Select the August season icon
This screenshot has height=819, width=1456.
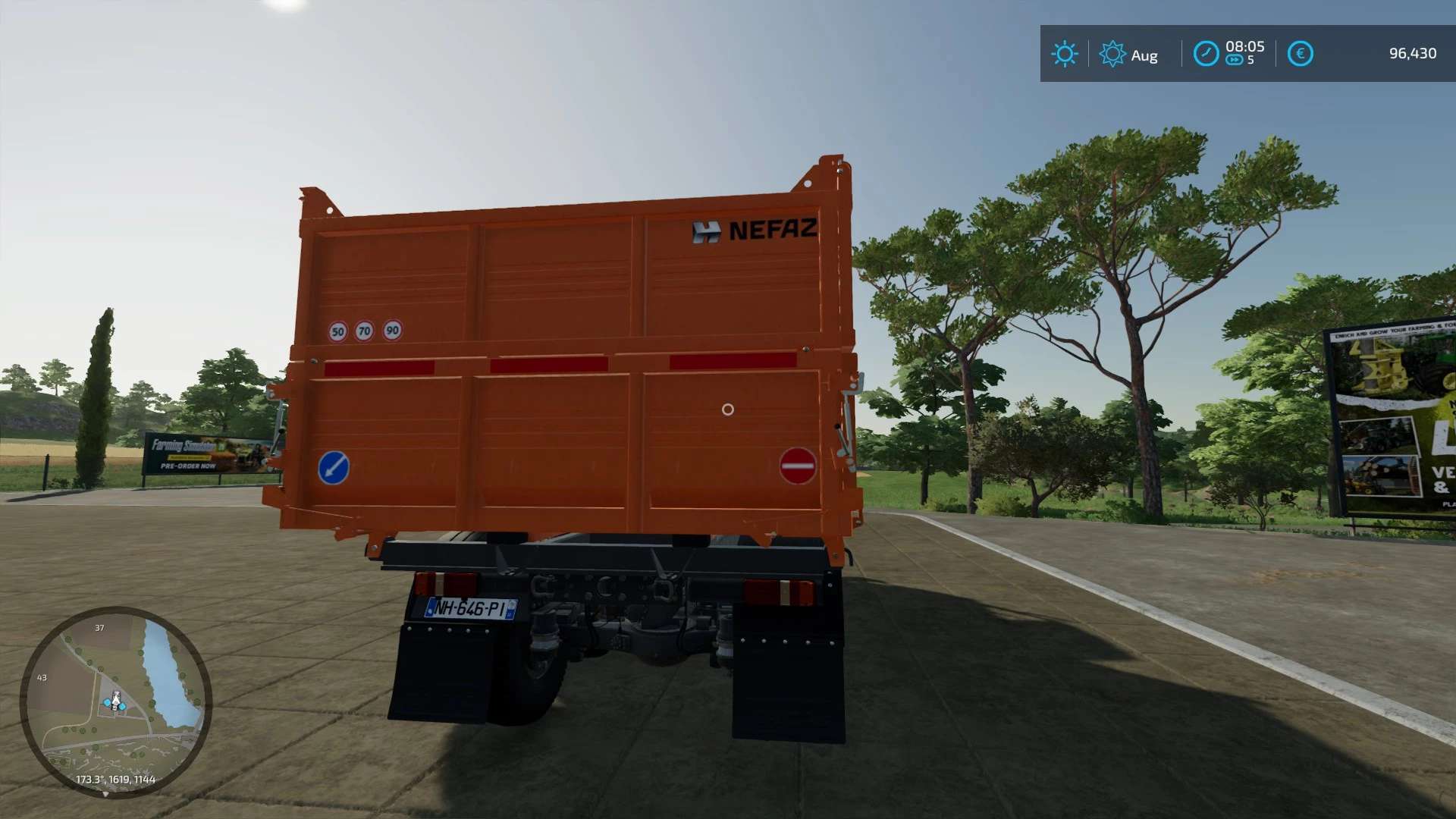(x=1112, y=54)
